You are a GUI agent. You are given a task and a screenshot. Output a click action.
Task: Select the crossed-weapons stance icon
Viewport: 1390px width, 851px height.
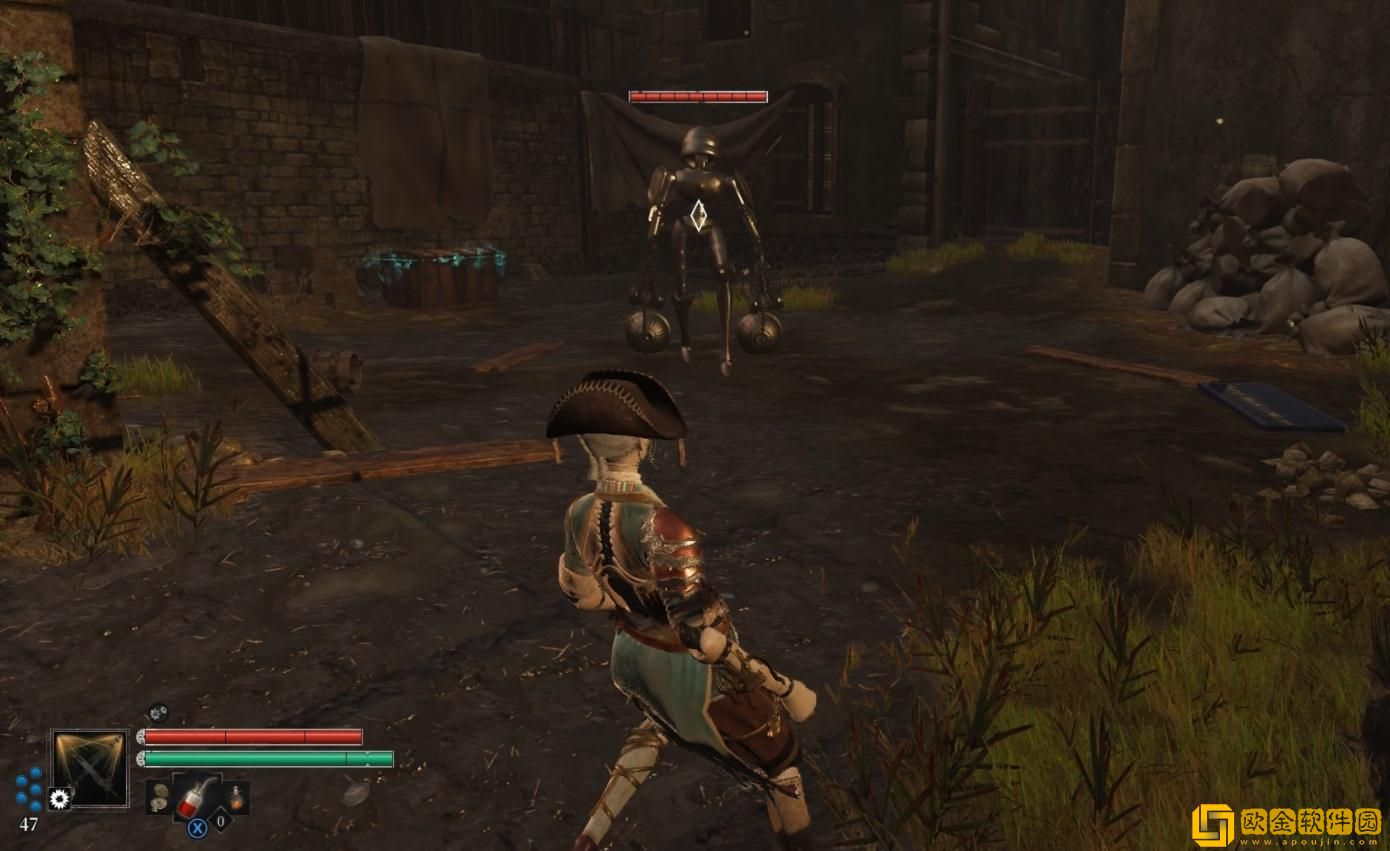90,766
